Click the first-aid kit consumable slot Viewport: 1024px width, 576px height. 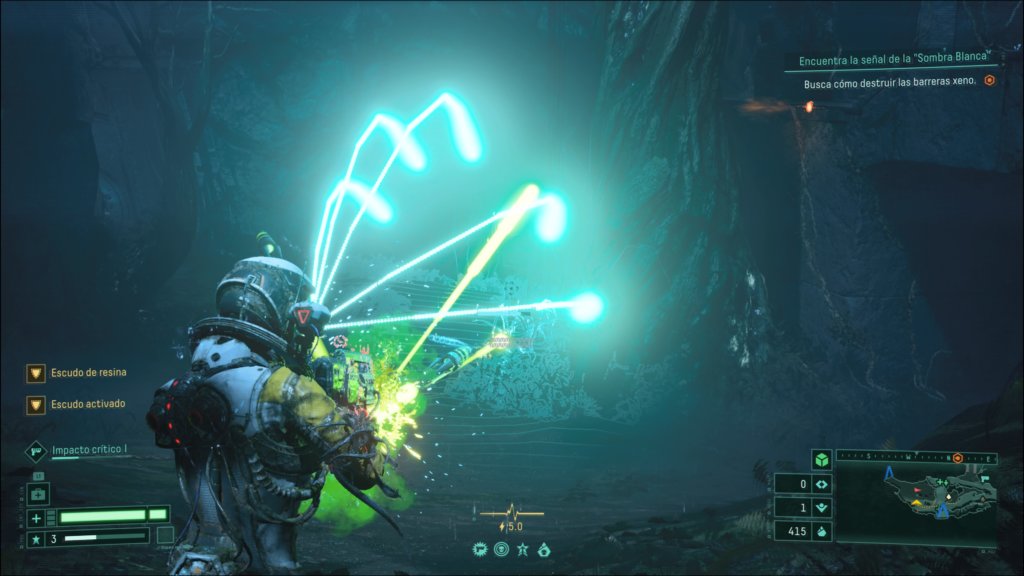[39, 496]
